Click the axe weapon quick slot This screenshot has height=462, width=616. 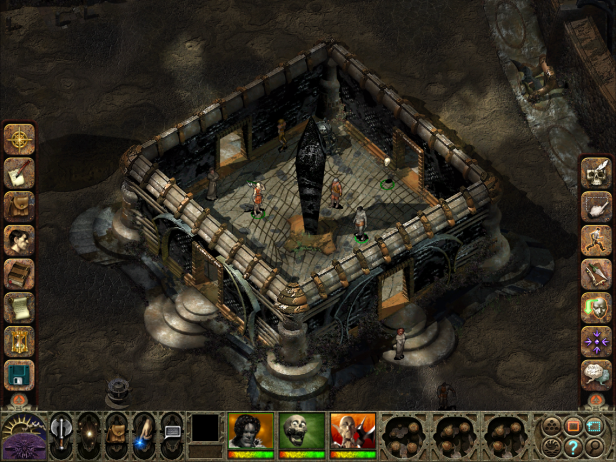tap(62, 434)
